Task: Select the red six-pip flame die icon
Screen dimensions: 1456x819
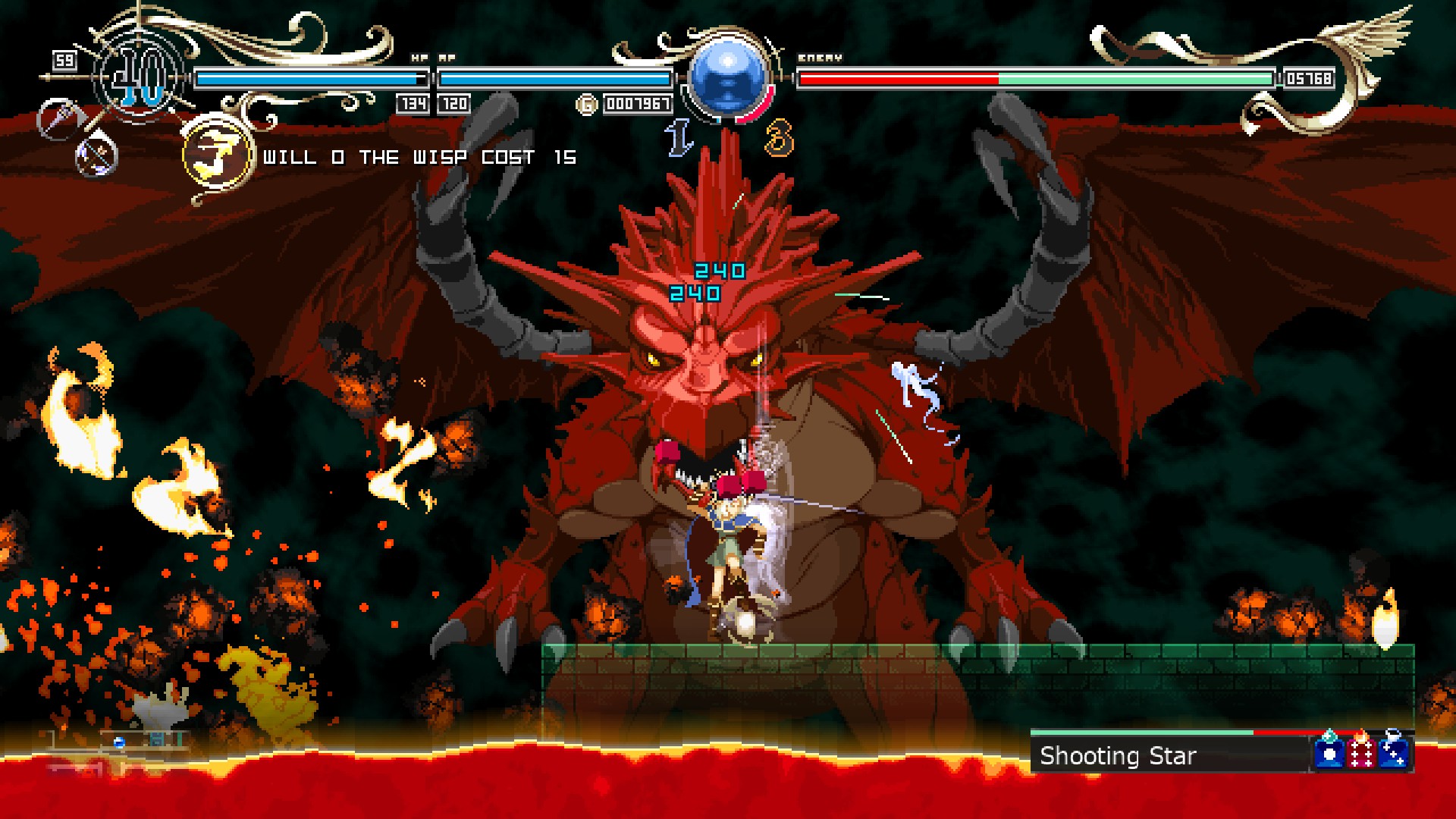Action: (1361, 752)
